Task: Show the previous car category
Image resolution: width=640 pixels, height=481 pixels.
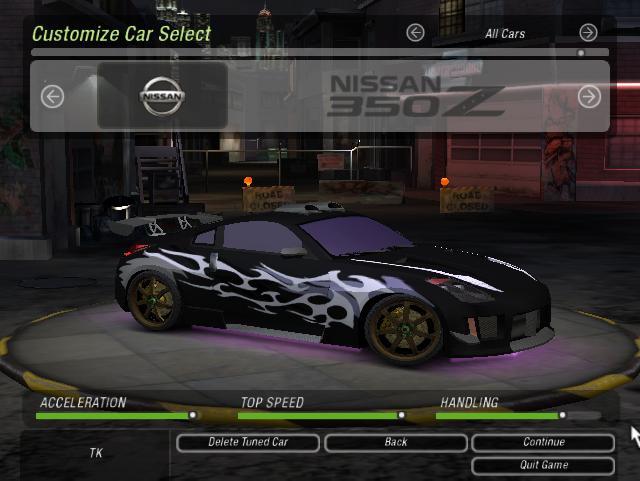Action: (x=415, y=33)
